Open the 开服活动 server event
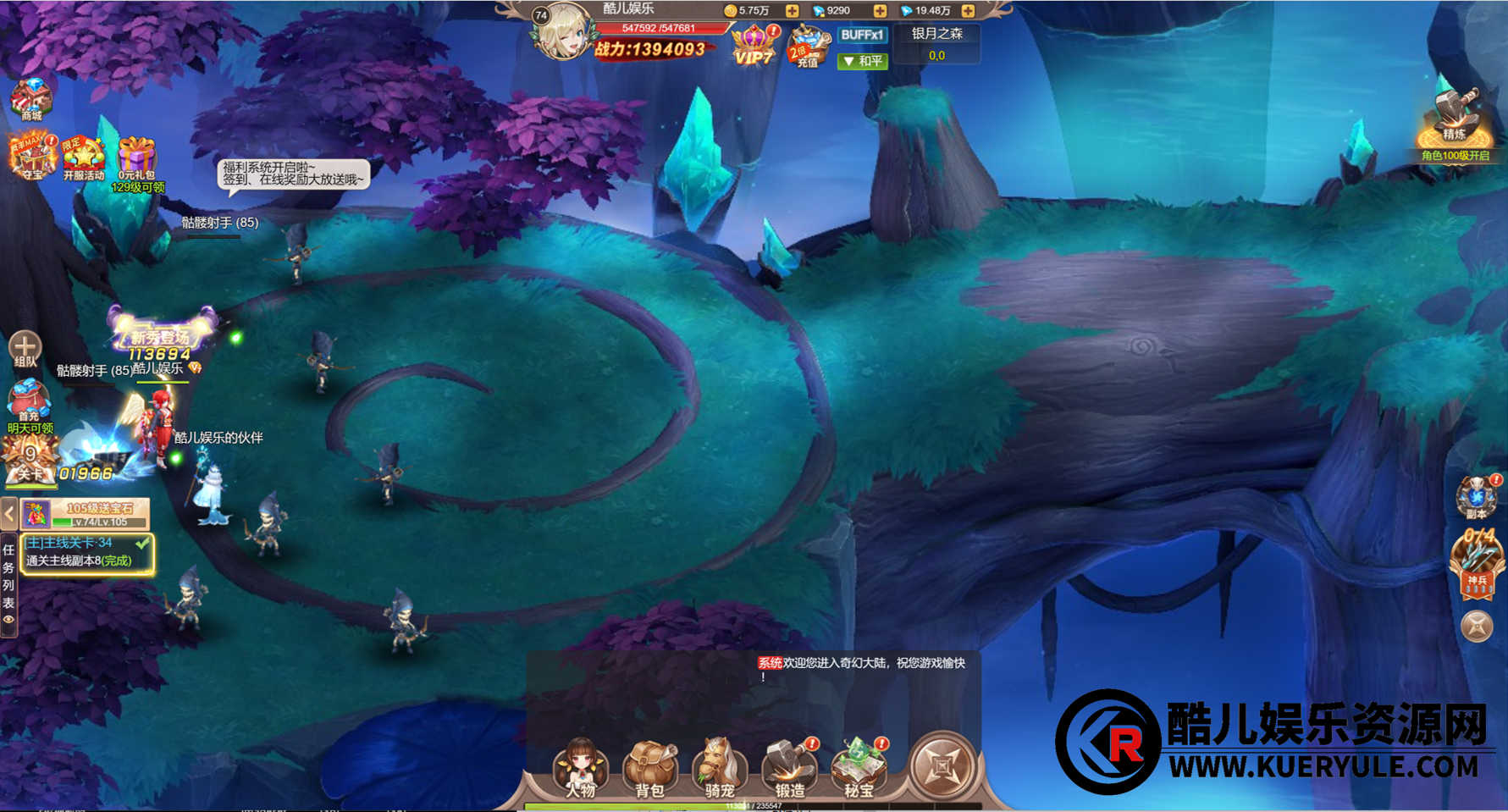The image size is (1508, 812). 83,157
